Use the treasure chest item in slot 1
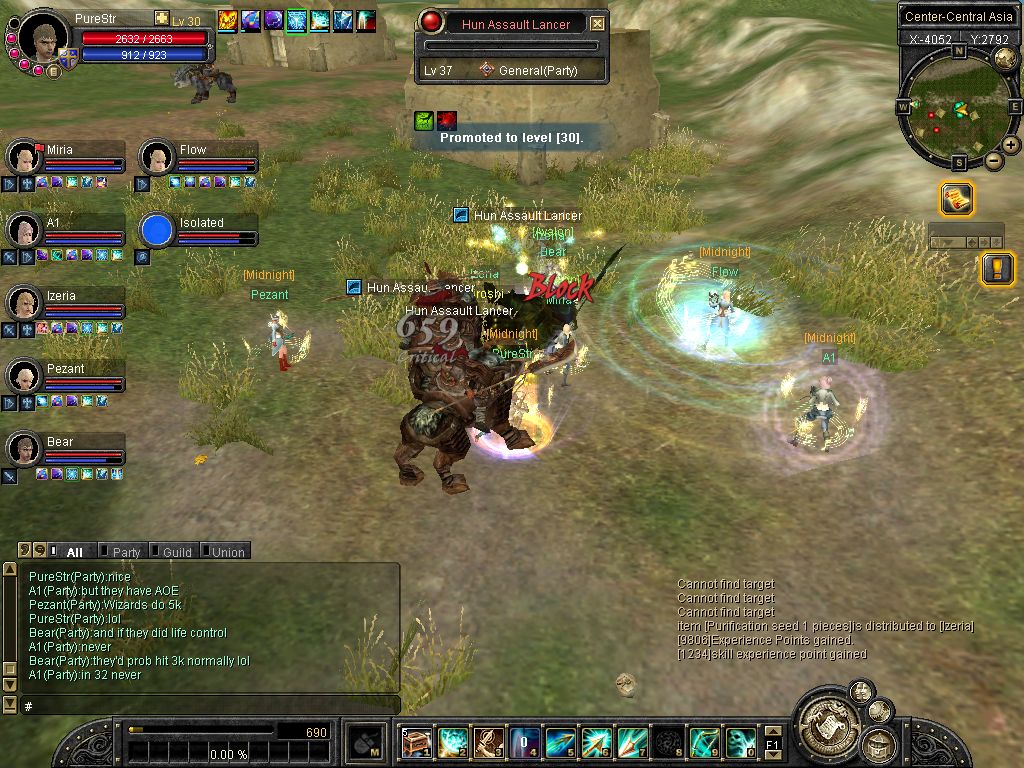This screenshot has width=1024, height=768. pos(417,742)
